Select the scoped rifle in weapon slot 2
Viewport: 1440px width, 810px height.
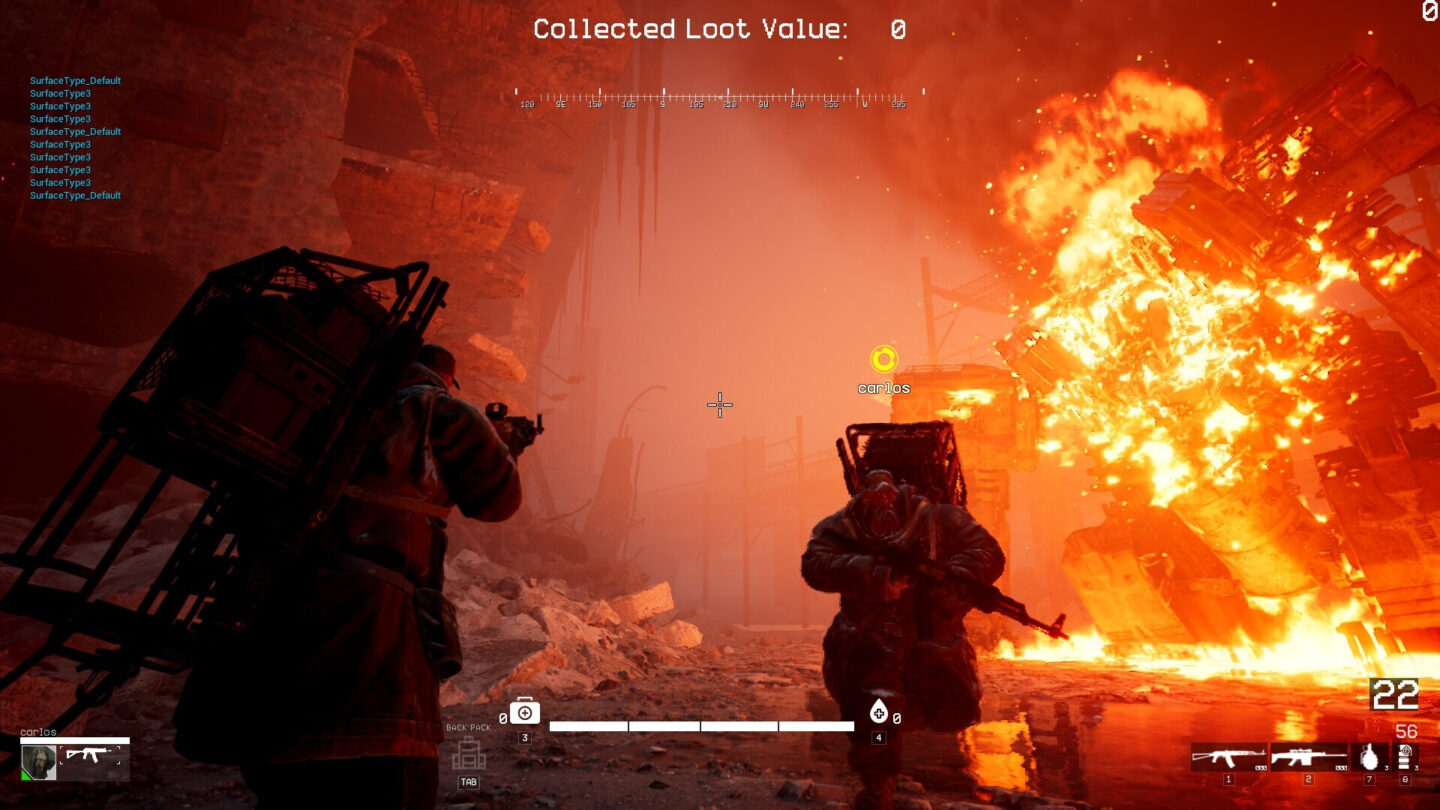[1307, 757]
